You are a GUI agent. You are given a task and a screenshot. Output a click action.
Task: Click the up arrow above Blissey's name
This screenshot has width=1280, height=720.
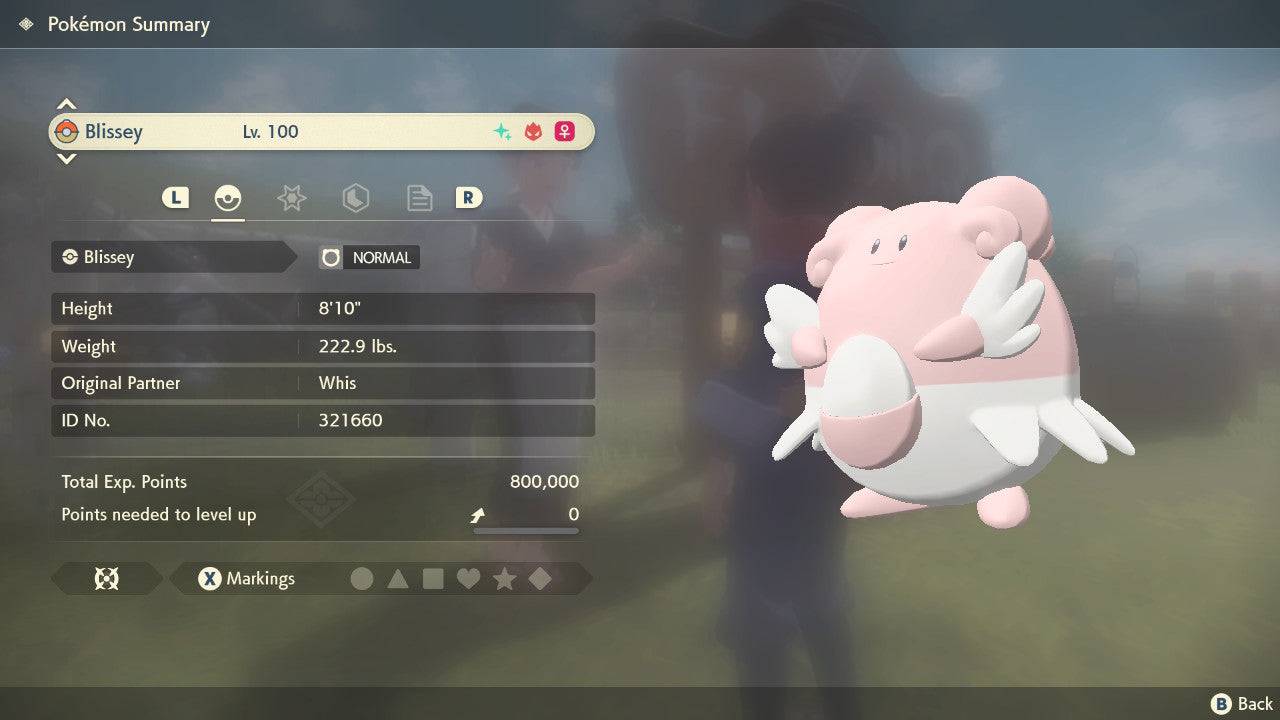pyautogui.click(x=66, y=102)
